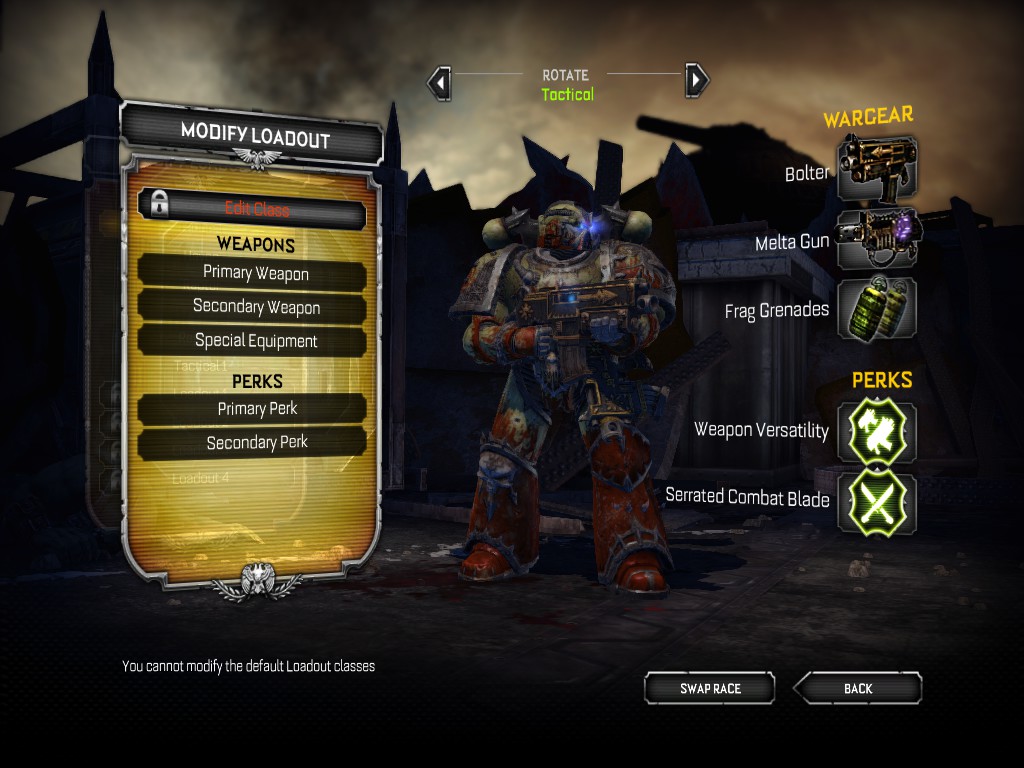Select the Weapon Versatility perk icon

point(877,430)
